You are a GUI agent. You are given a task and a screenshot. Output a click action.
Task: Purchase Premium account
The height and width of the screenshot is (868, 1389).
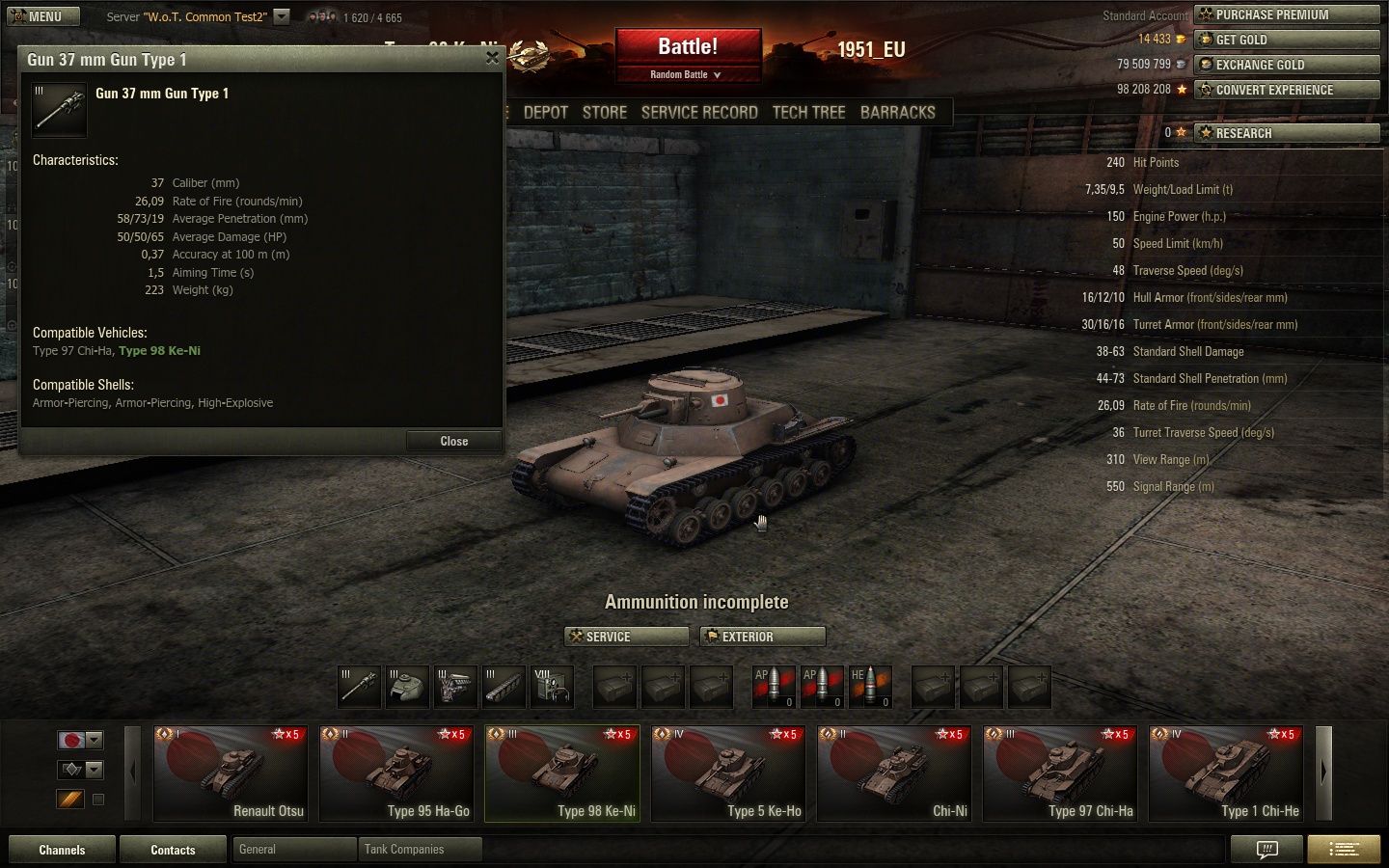click(1286, 14)
